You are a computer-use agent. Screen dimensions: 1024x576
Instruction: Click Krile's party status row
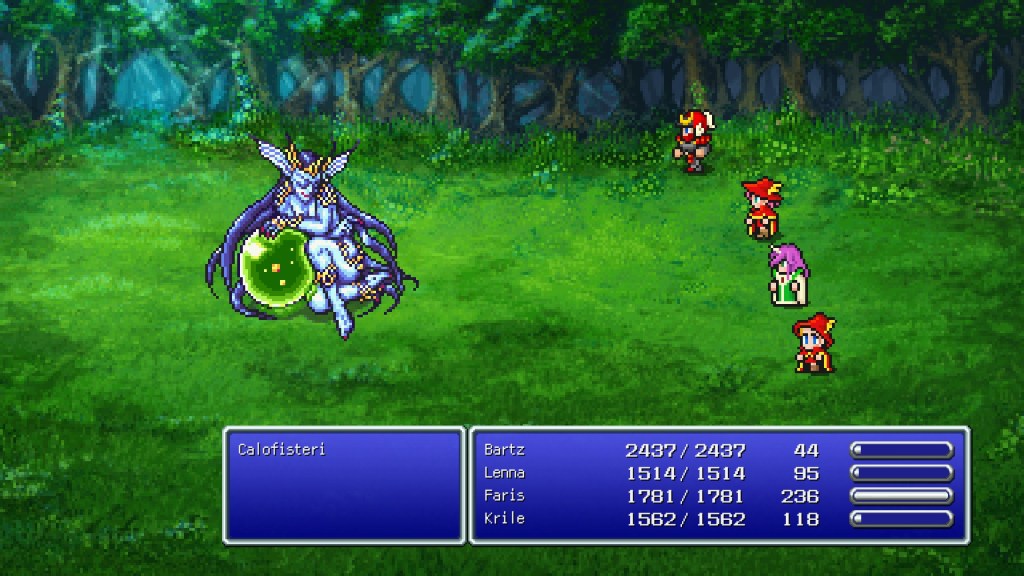[504, 519]
